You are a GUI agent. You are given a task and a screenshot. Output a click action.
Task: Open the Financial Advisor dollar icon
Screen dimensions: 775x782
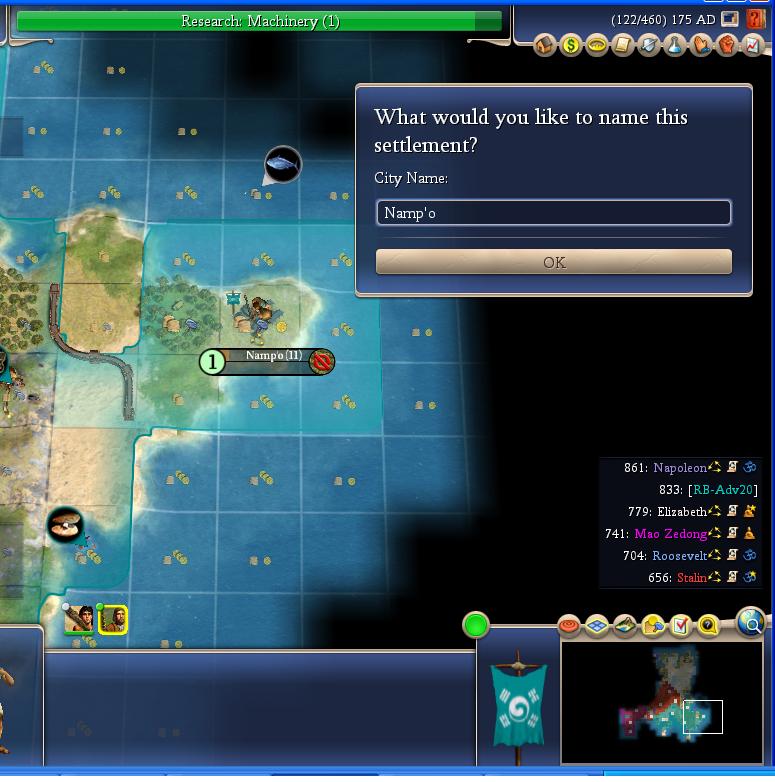tap(571, 45)
